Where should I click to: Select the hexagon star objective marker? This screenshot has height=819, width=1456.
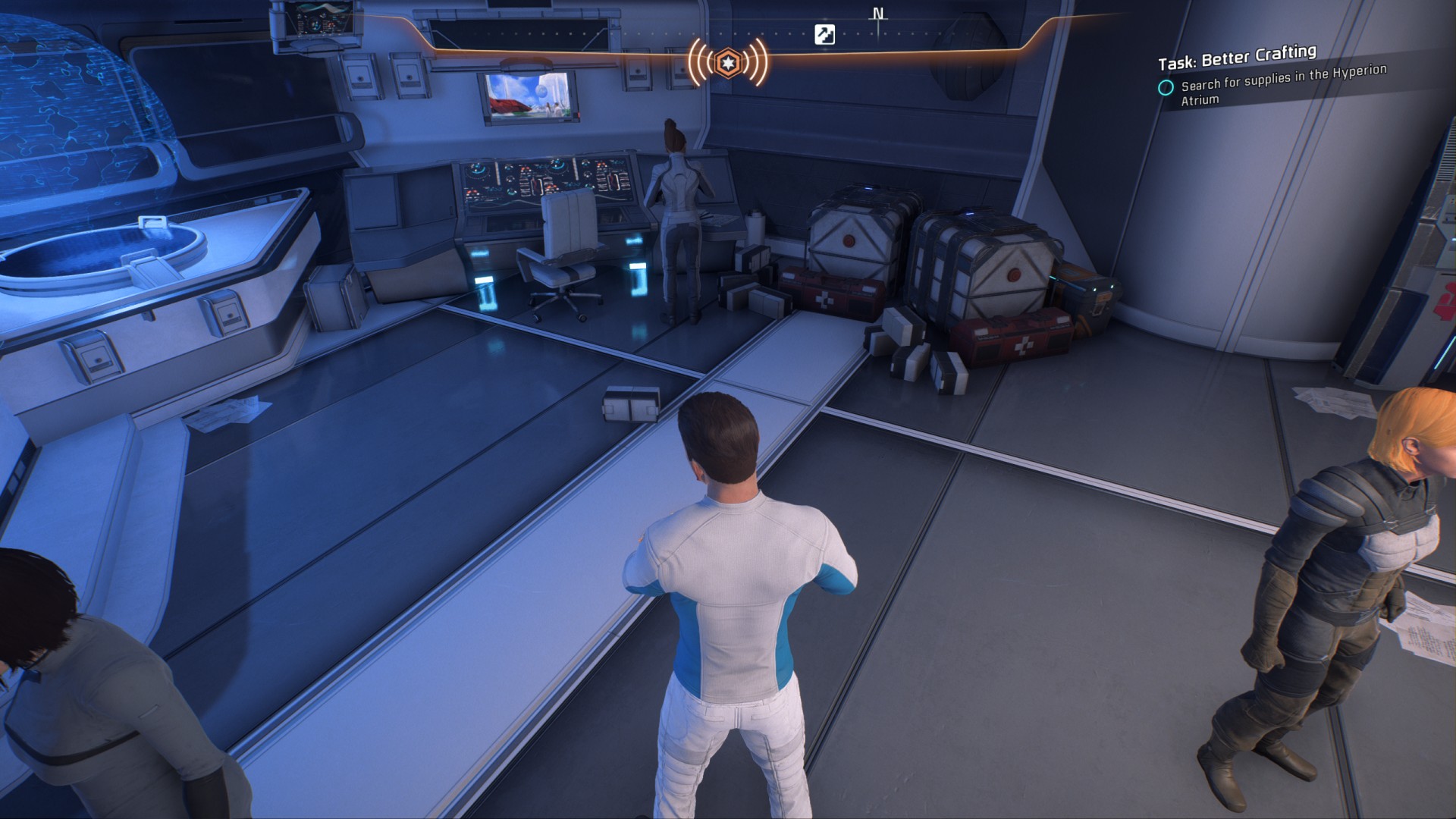(728, 62)
